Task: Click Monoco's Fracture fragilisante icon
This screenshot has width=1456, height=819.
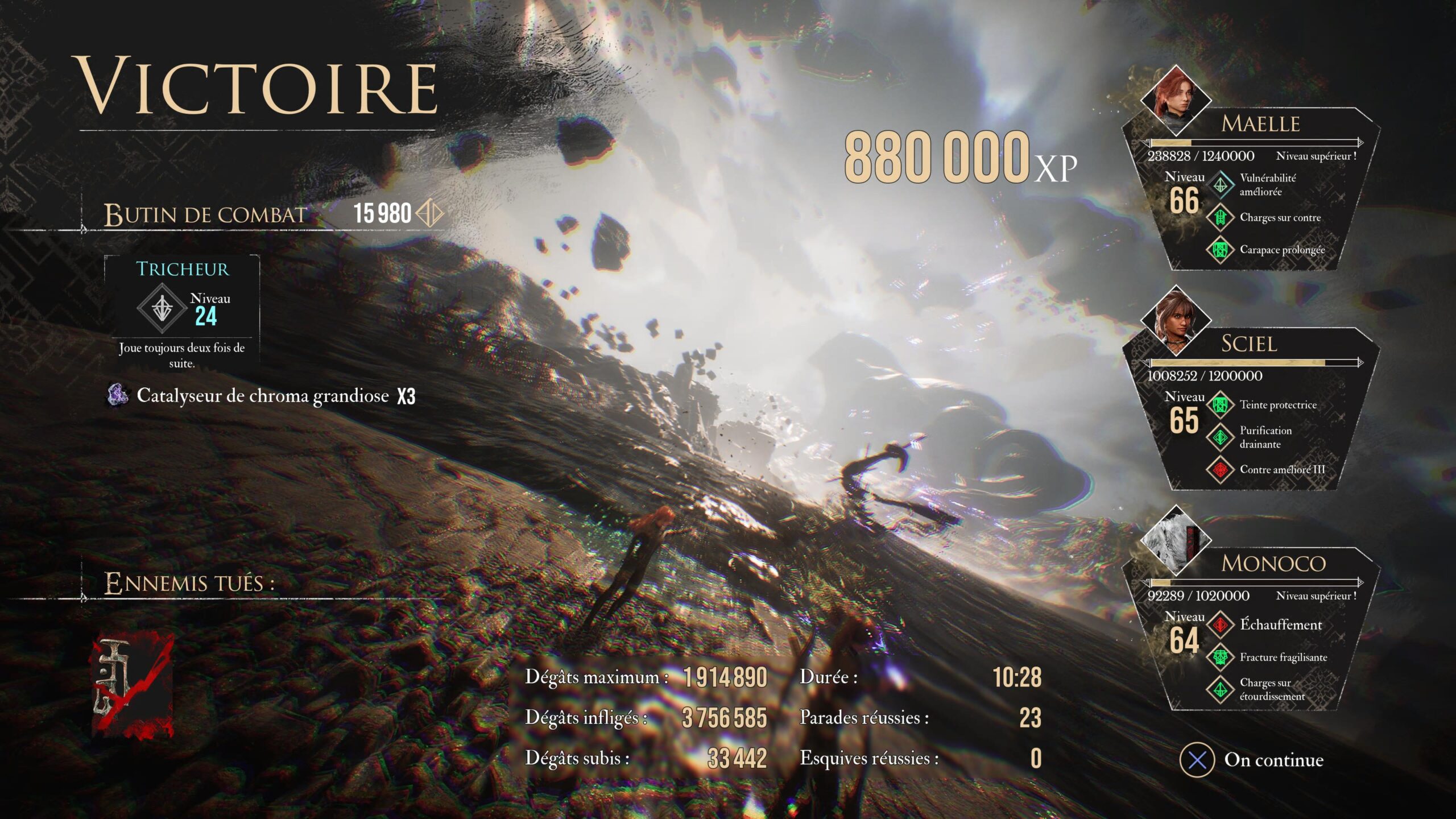Action: click(1220, 657)
